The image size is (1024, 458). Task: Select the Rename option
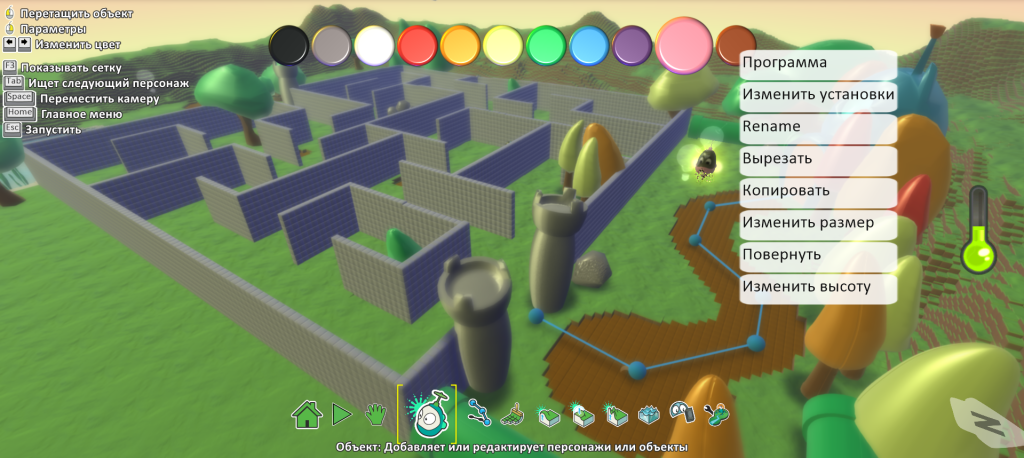tap(817, 128)
